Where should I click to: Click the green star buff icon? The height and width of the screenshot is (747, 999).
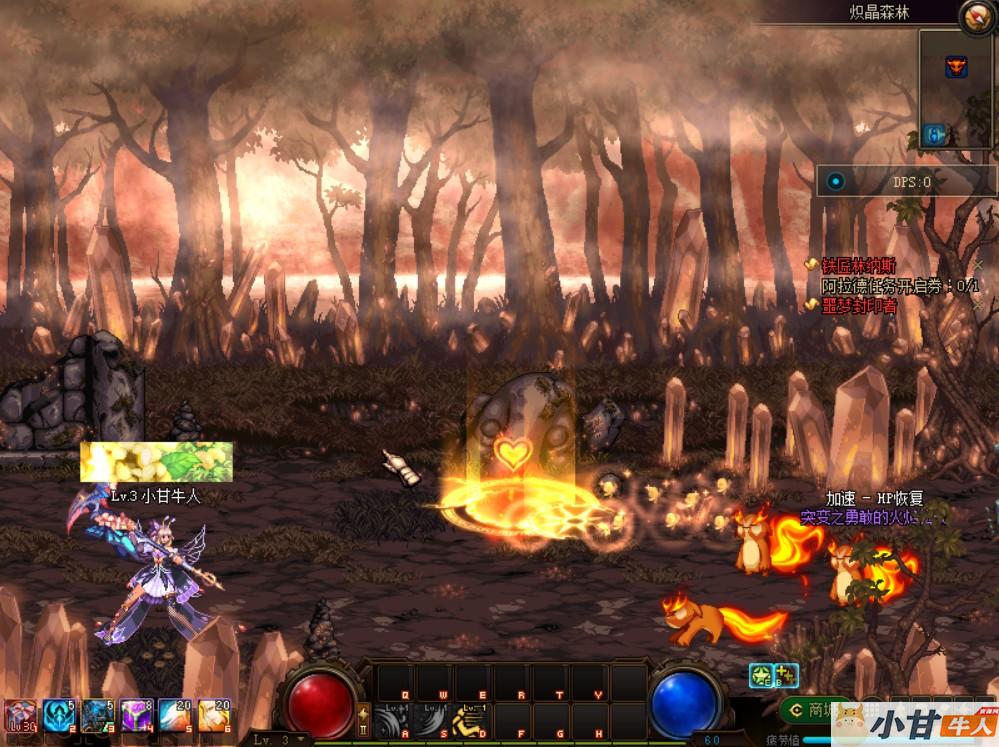(760, 675)
